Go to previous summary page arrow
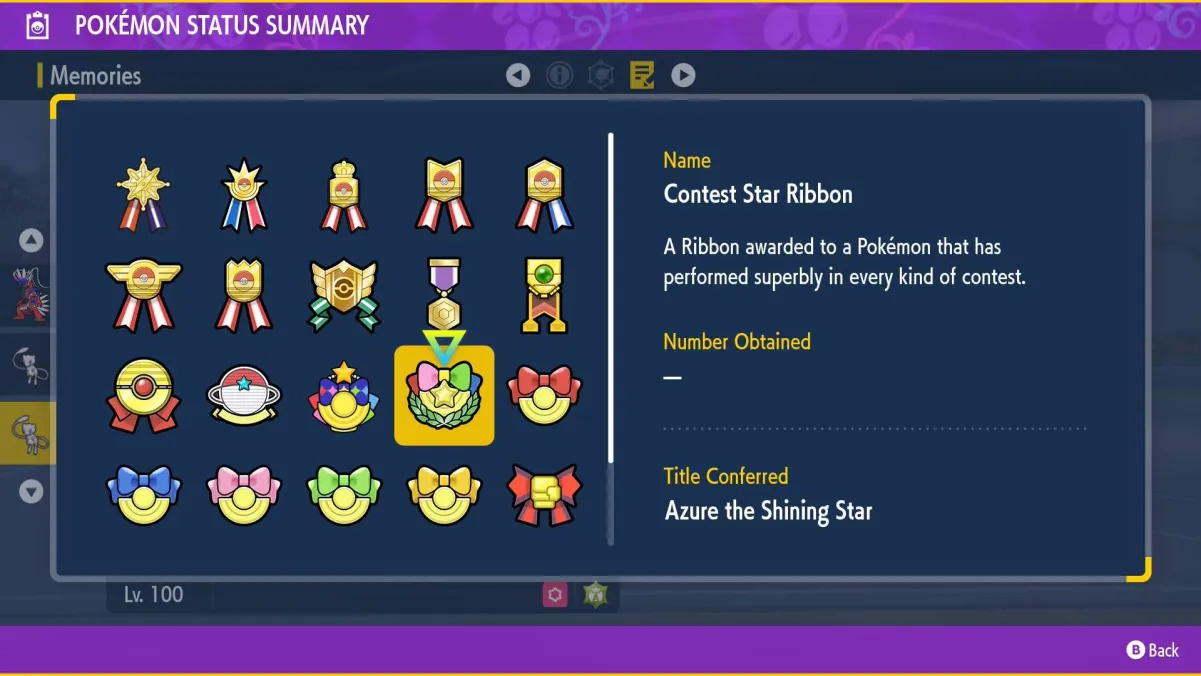The image size is (1201, 676). pos(518,75)
